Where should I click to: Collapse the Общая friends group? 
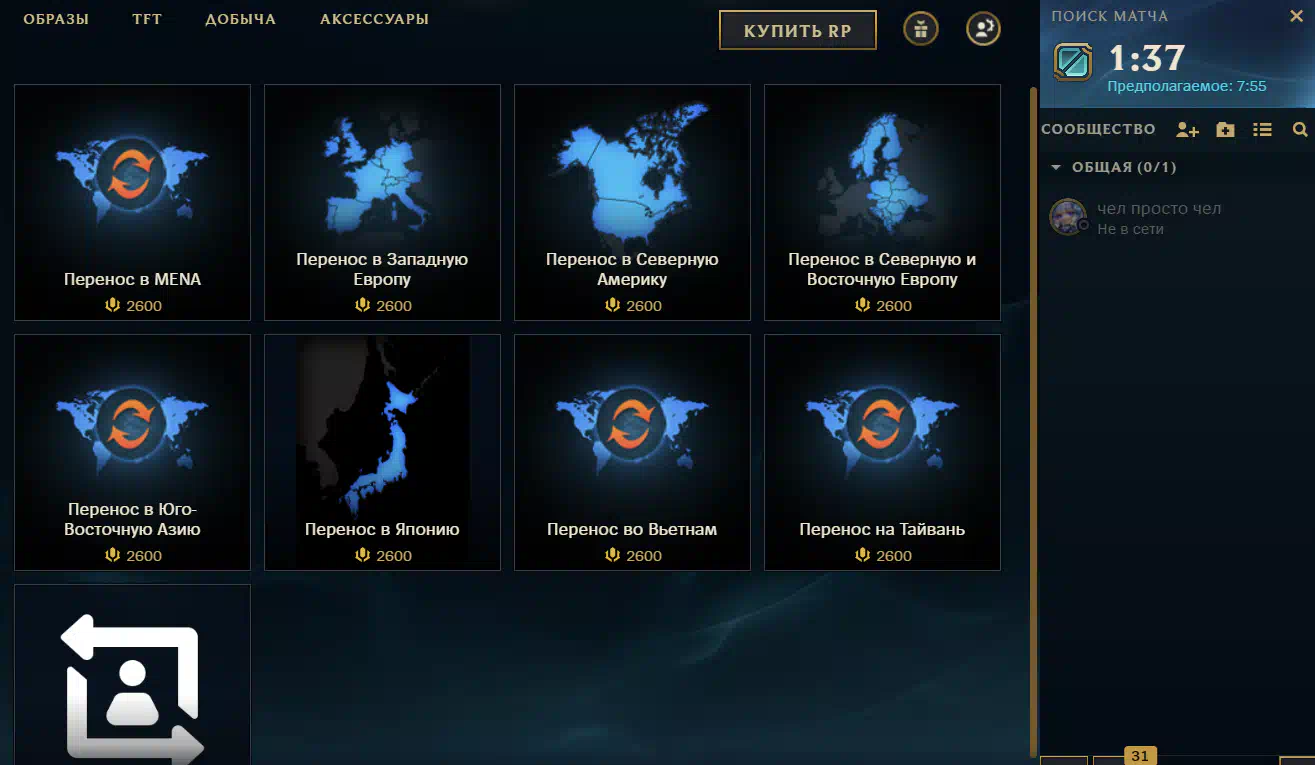click(x=1056, y=168)
